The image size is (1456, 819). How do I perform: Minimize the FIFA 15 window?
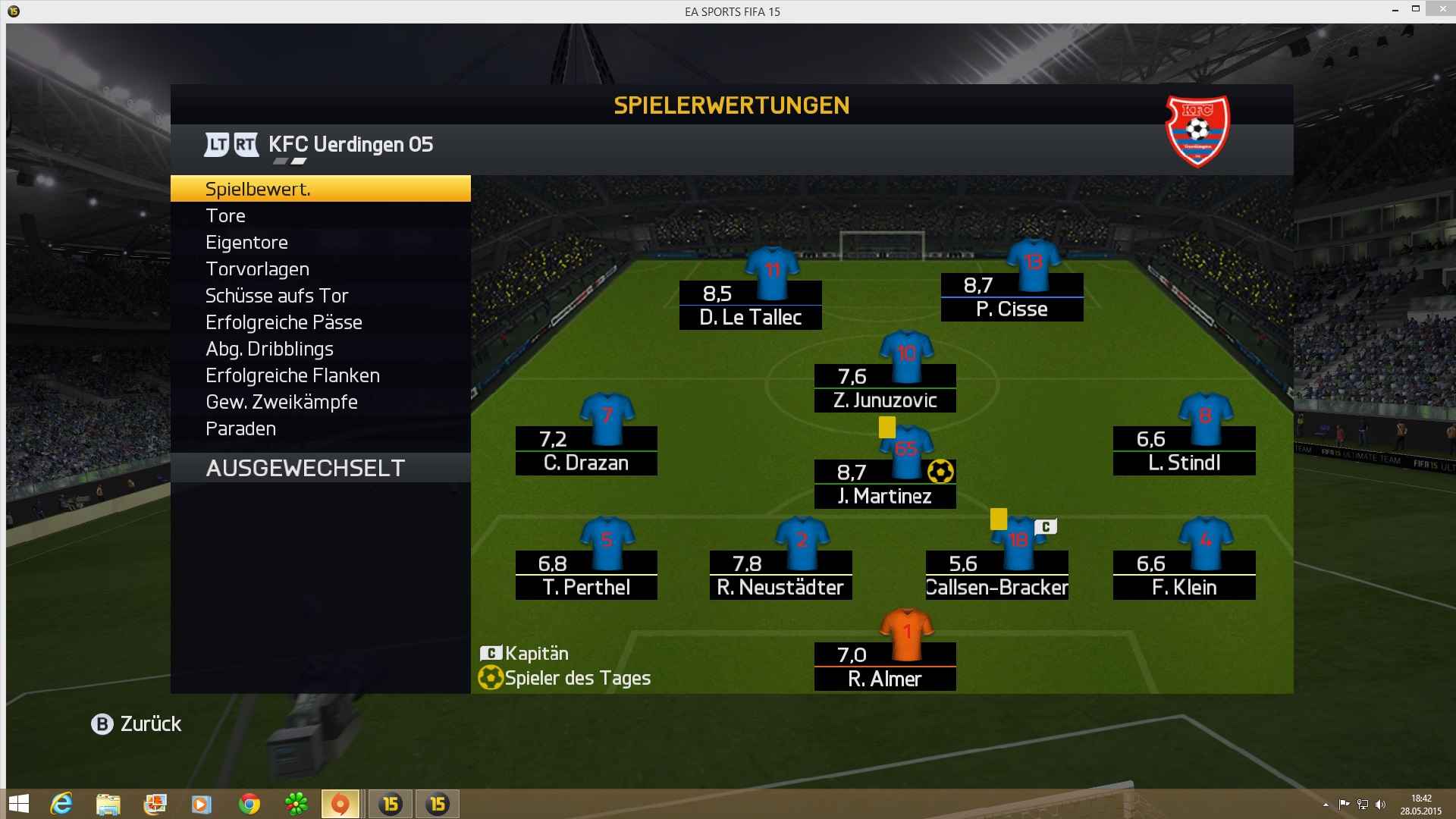1395,11
